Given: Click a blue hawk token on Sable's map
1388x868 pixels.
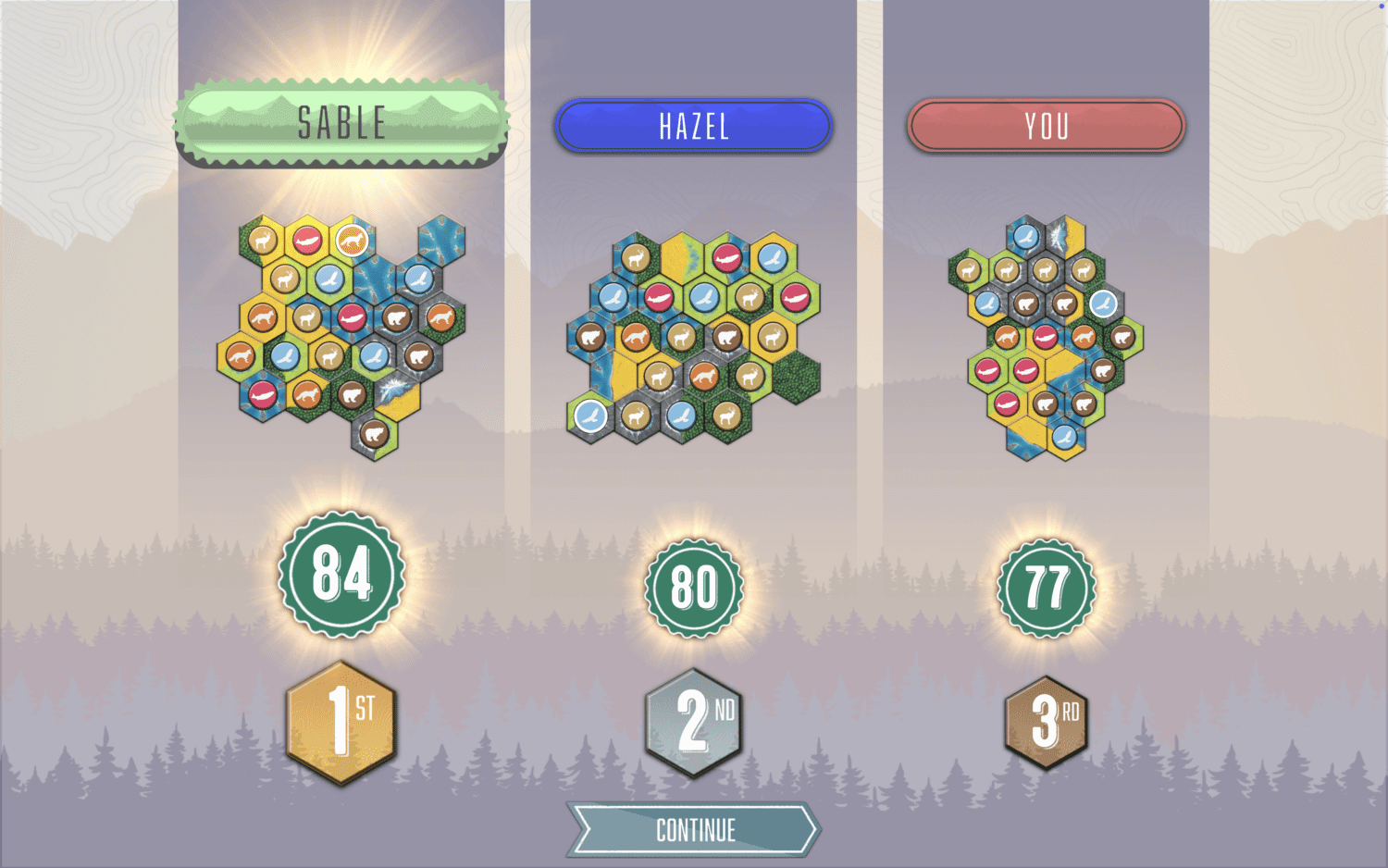Looking at the screenshot, I should click(x=331, y=279).
